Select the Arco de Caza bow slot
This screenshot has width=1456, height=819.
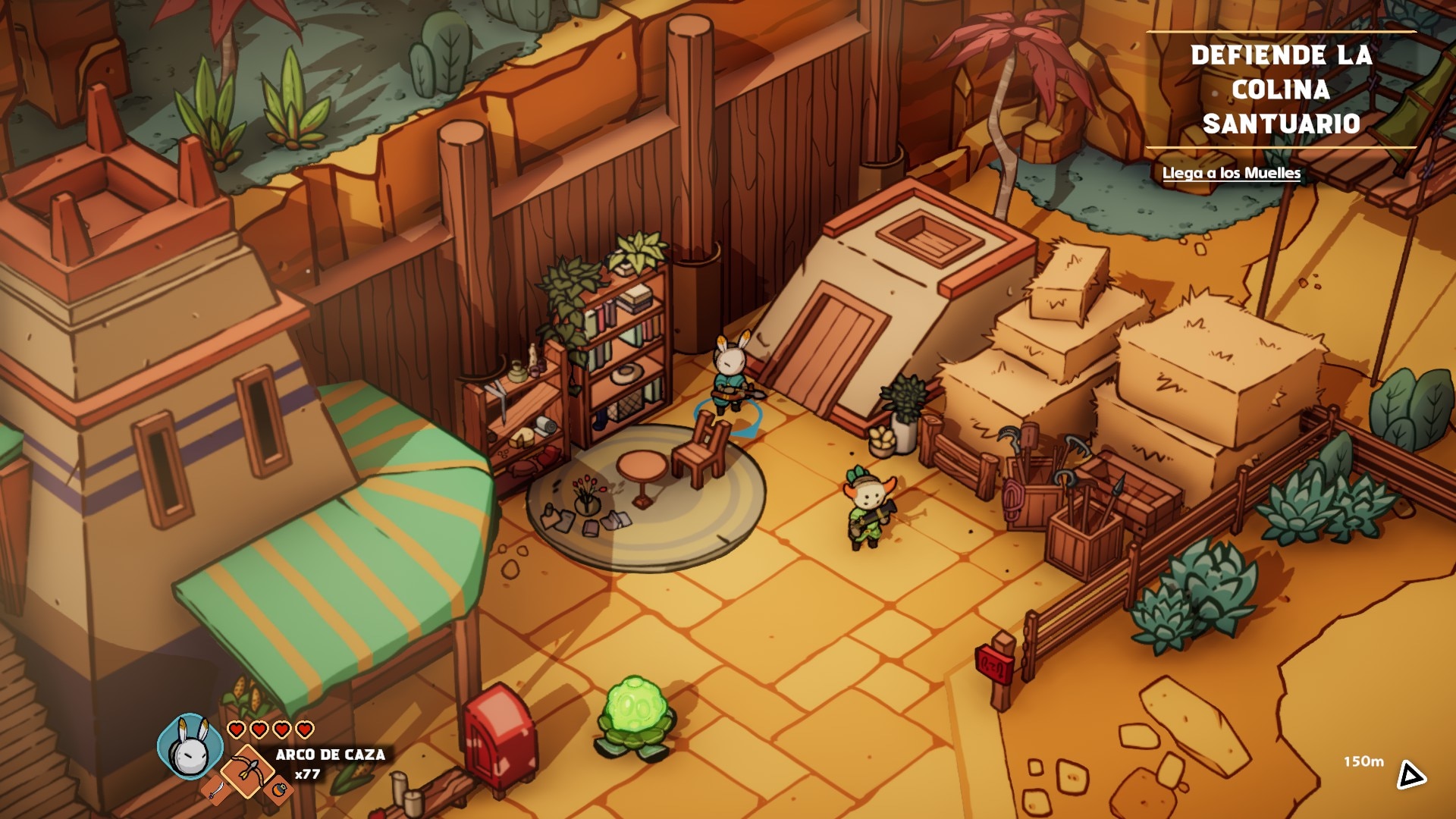(x=248, y=771)
